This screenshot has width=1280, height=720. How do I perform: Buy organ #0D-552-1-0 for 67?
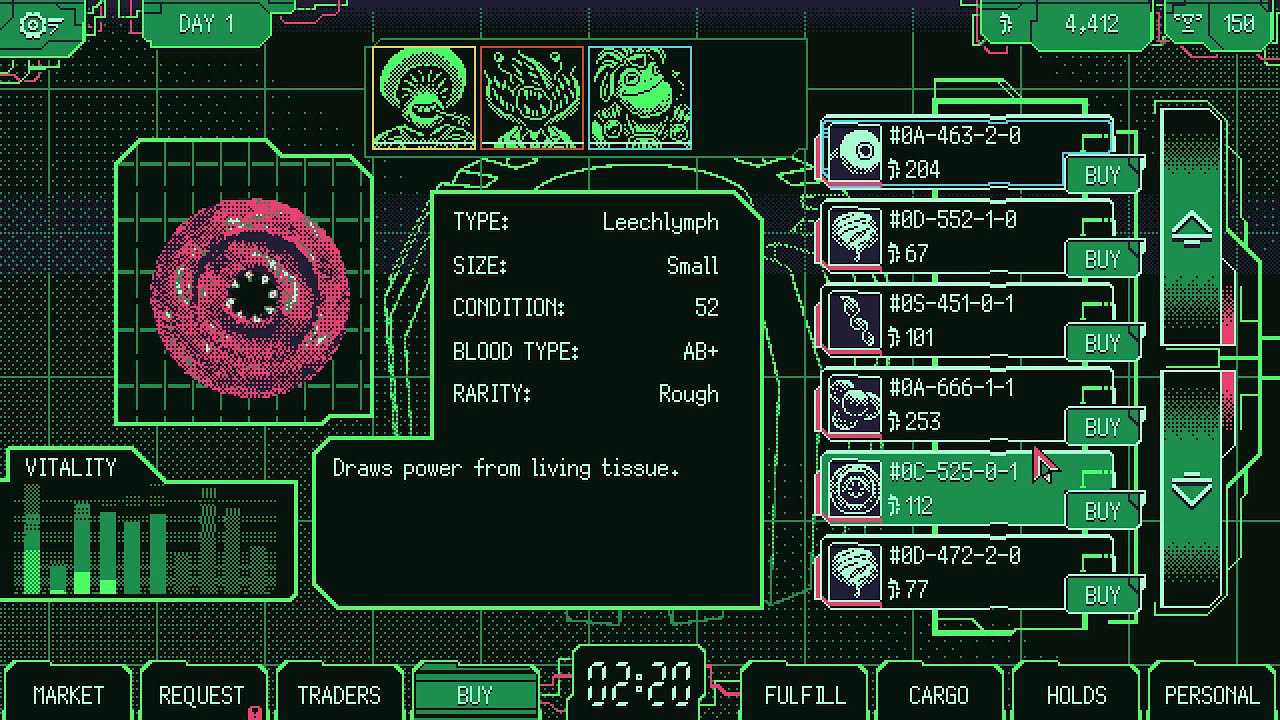tap(1102, 259)
